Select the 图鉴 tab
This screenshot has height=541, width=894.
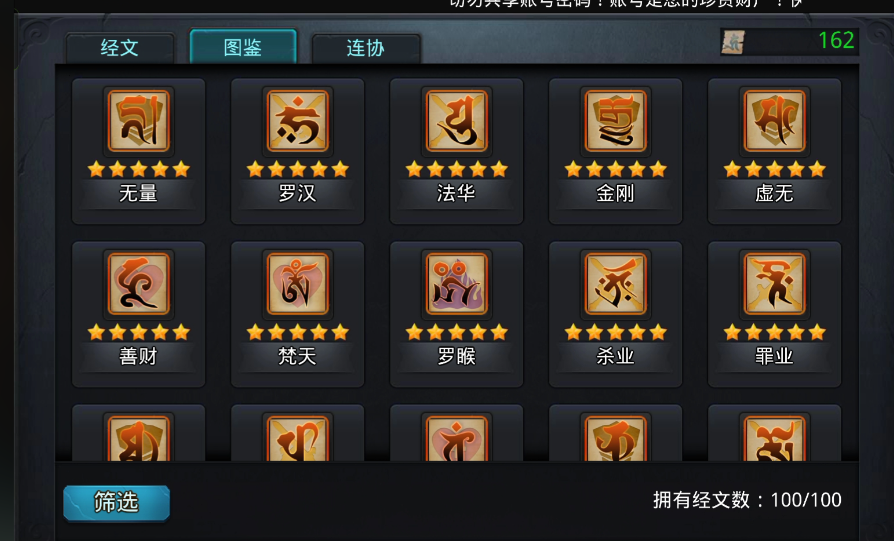[243, 48]
